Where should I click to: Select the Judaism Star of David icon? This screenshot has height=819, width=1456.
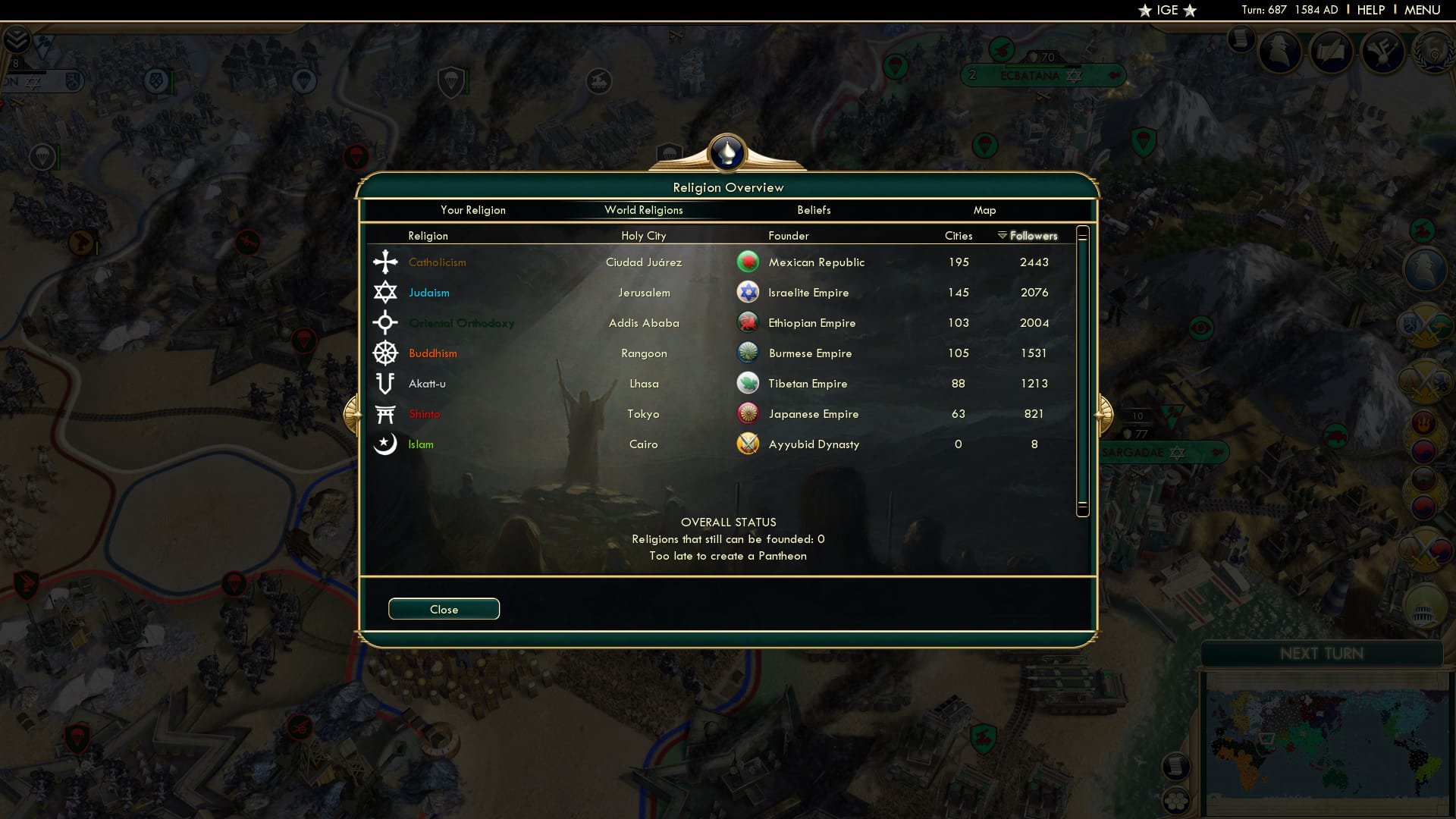coord(385,292)
